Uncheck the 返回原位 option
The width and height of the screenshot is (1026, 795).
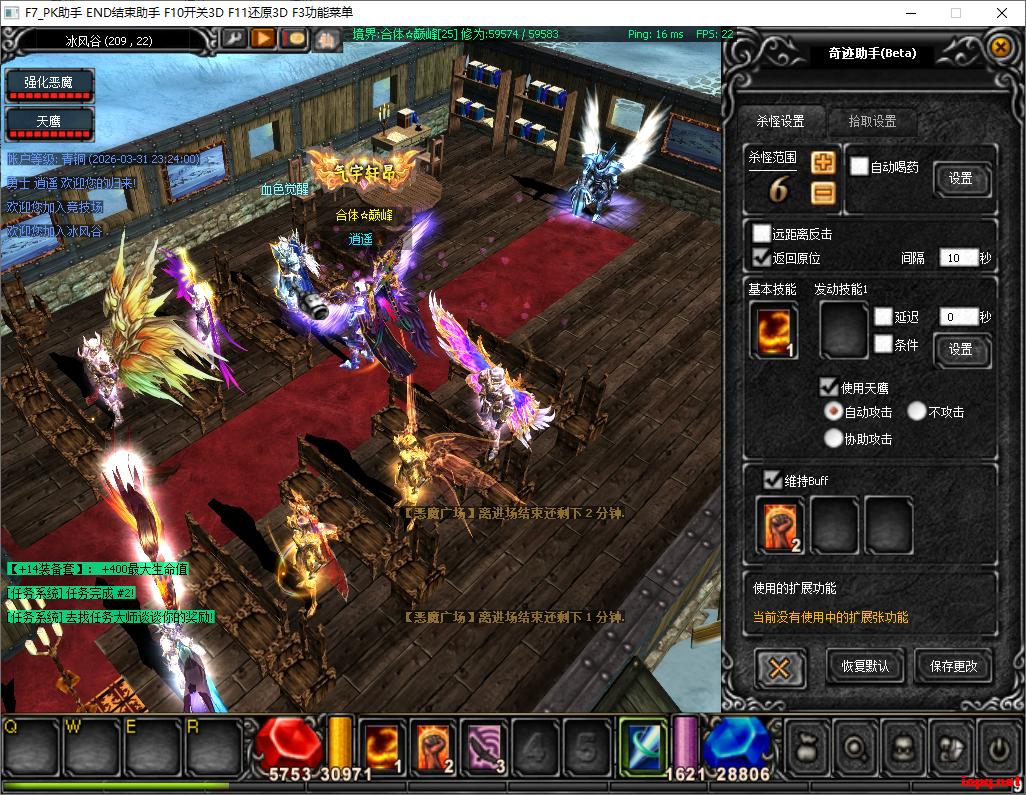(762, 257)
